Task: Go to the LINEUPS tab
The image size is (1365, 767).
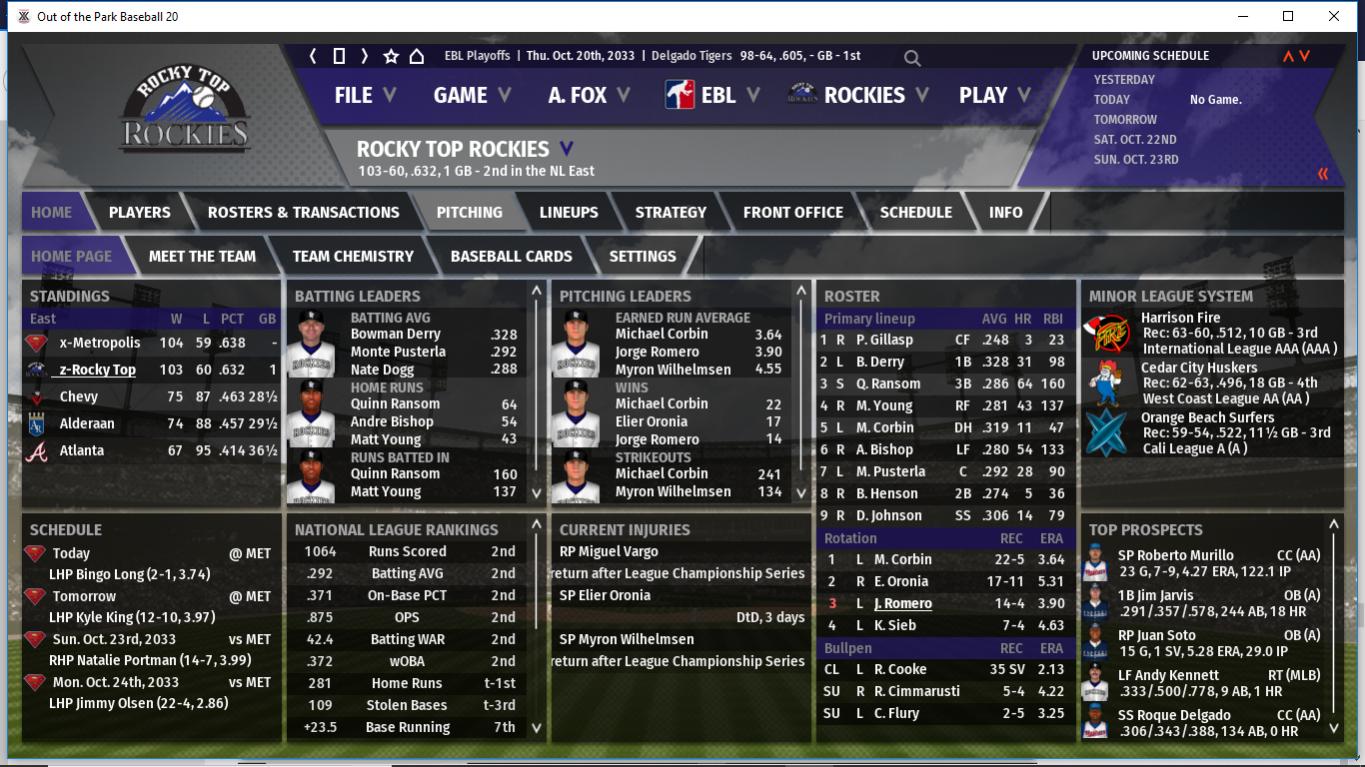Action: click(x=568, y=212)
